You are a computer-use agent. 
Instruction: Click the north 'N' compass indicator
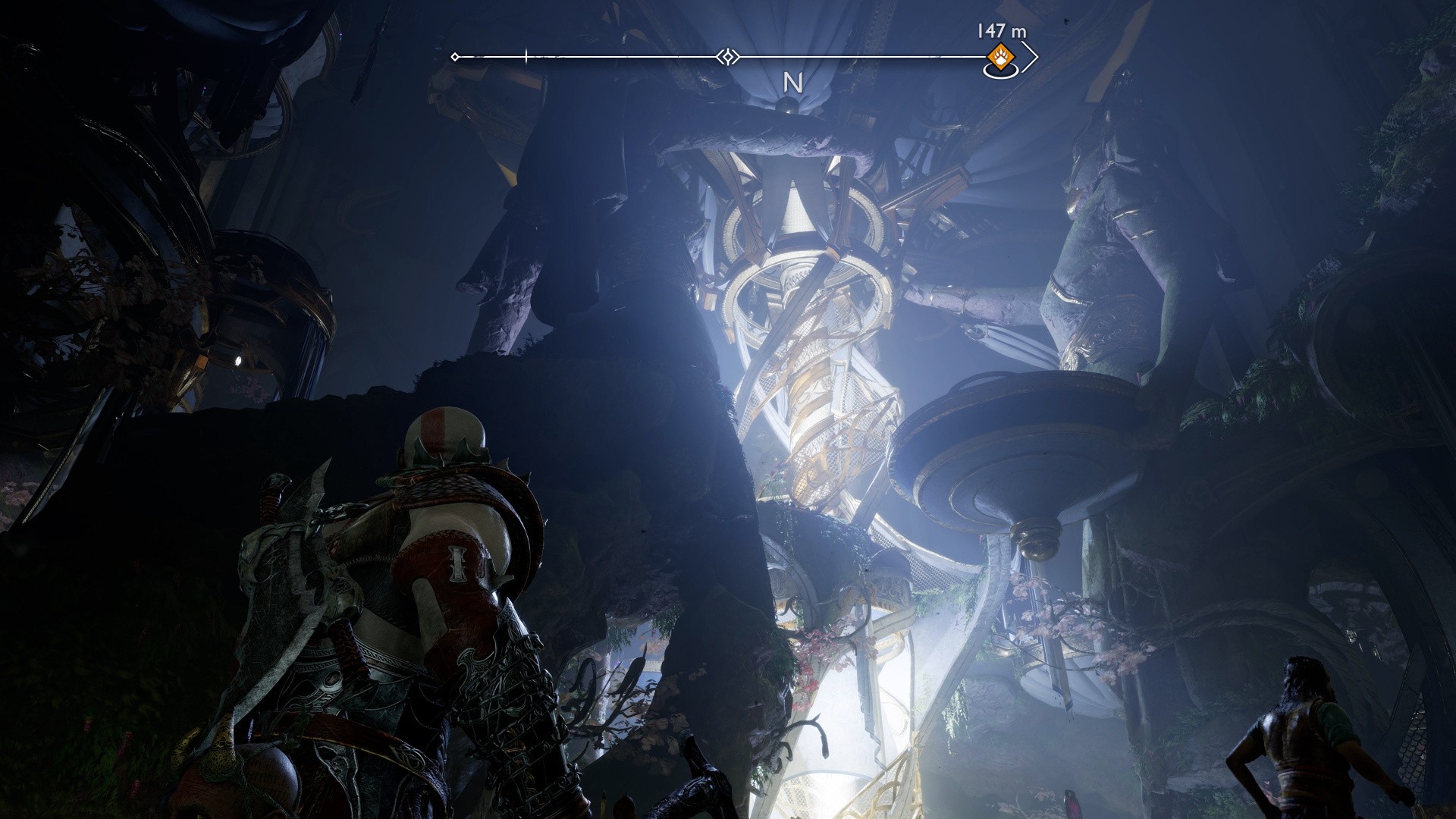[792, 83]
